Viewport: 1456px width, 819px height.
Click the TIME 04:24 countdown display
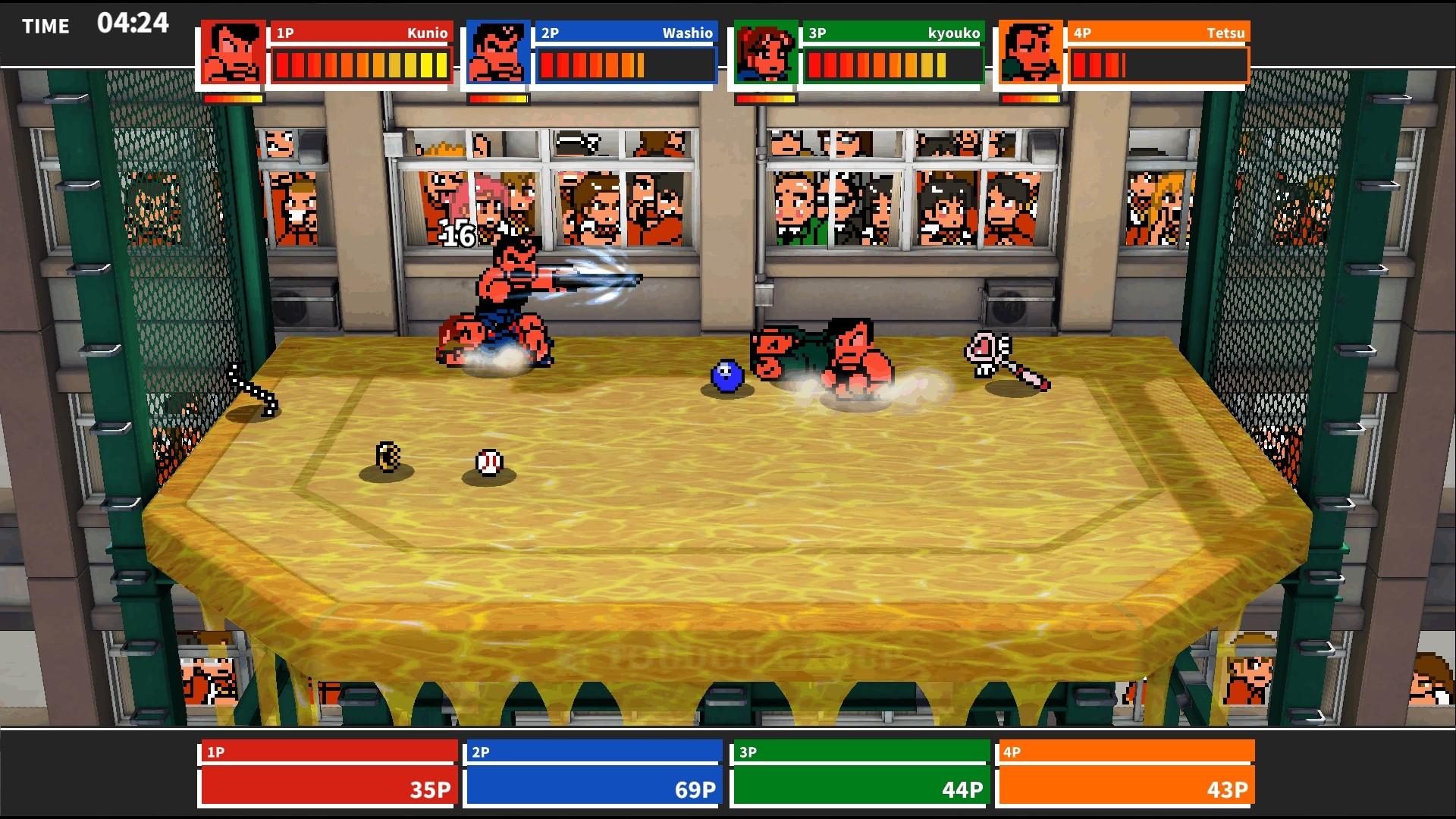click(96, 24)
